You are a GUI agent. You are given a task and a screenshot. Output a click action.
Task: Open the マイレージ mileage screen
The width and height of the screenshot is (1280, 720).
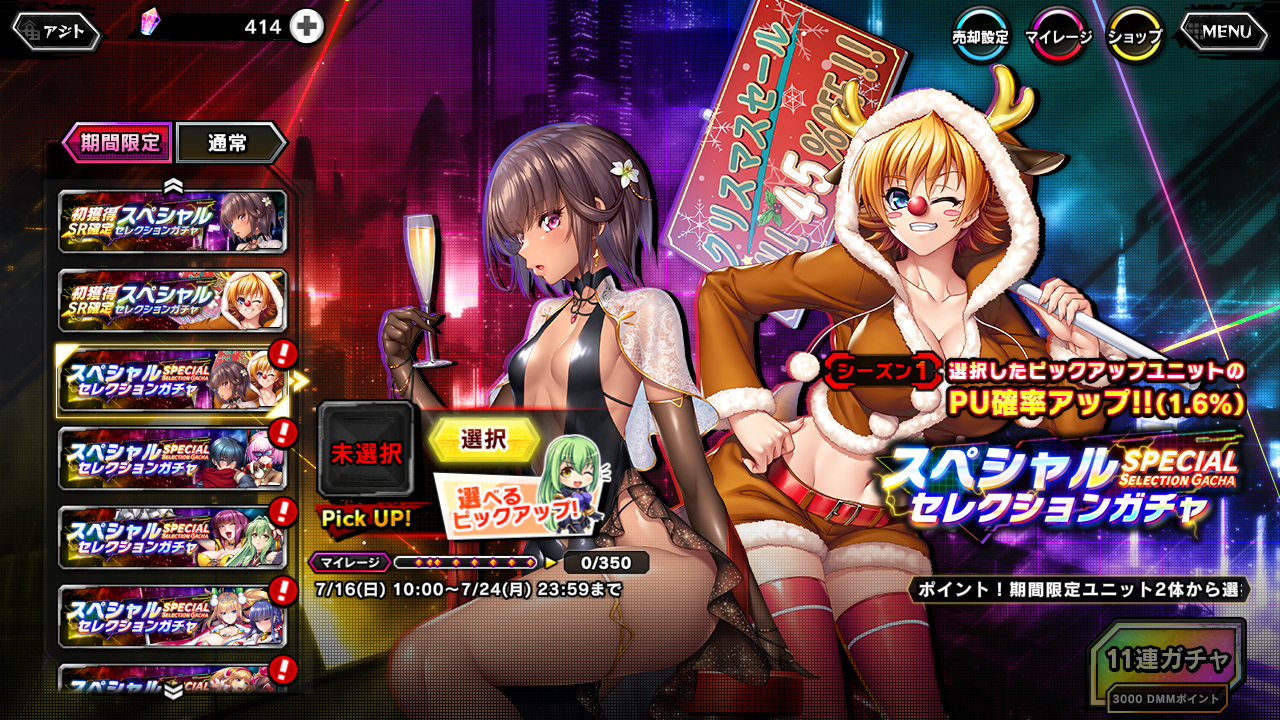pos(1059,36)
